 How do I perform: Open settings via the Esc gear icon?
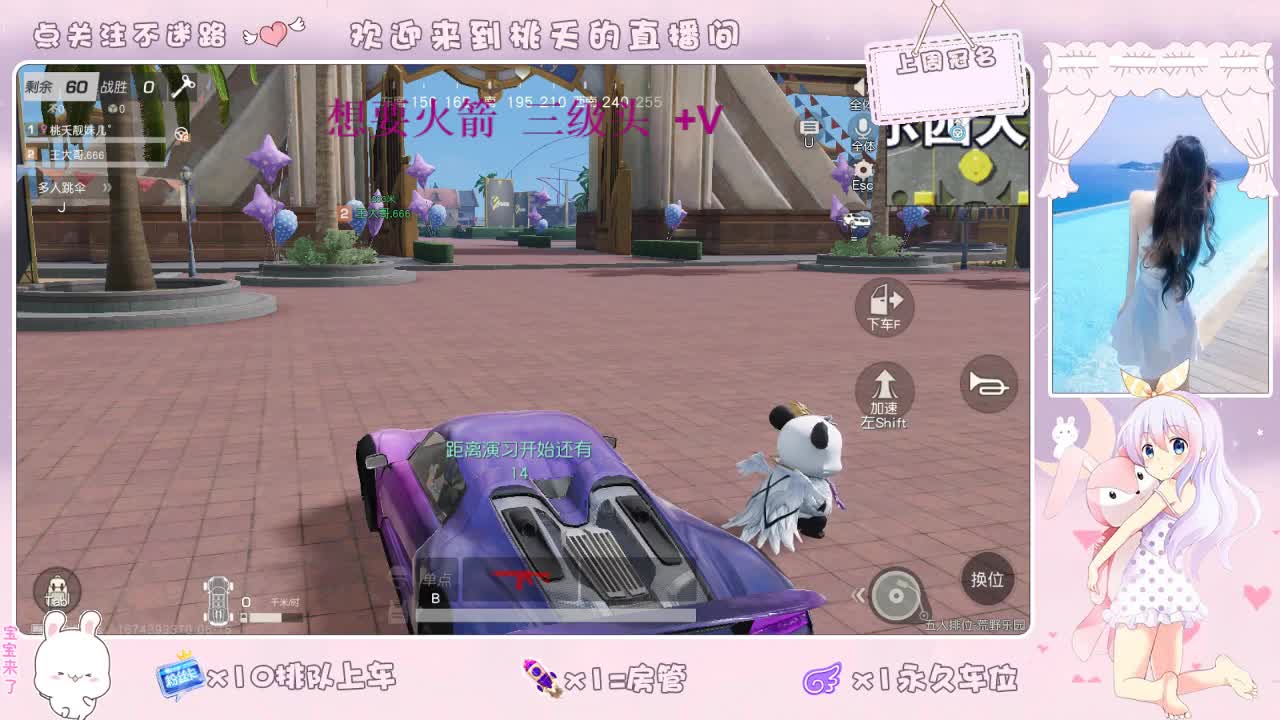pyautogui.click(x=864, y=169)
